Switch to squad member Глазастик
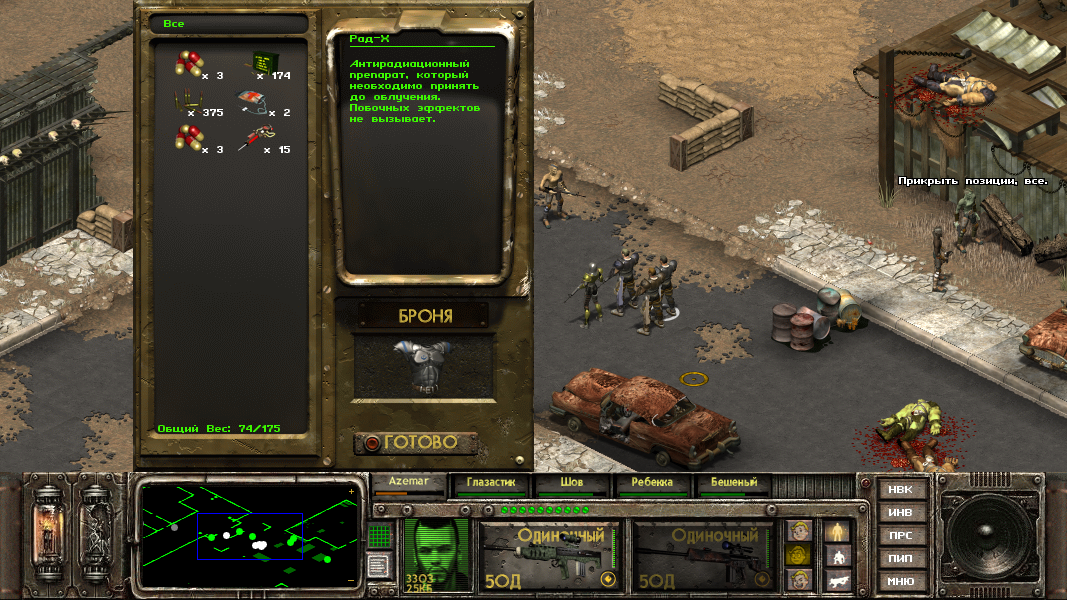 point(490,483)
